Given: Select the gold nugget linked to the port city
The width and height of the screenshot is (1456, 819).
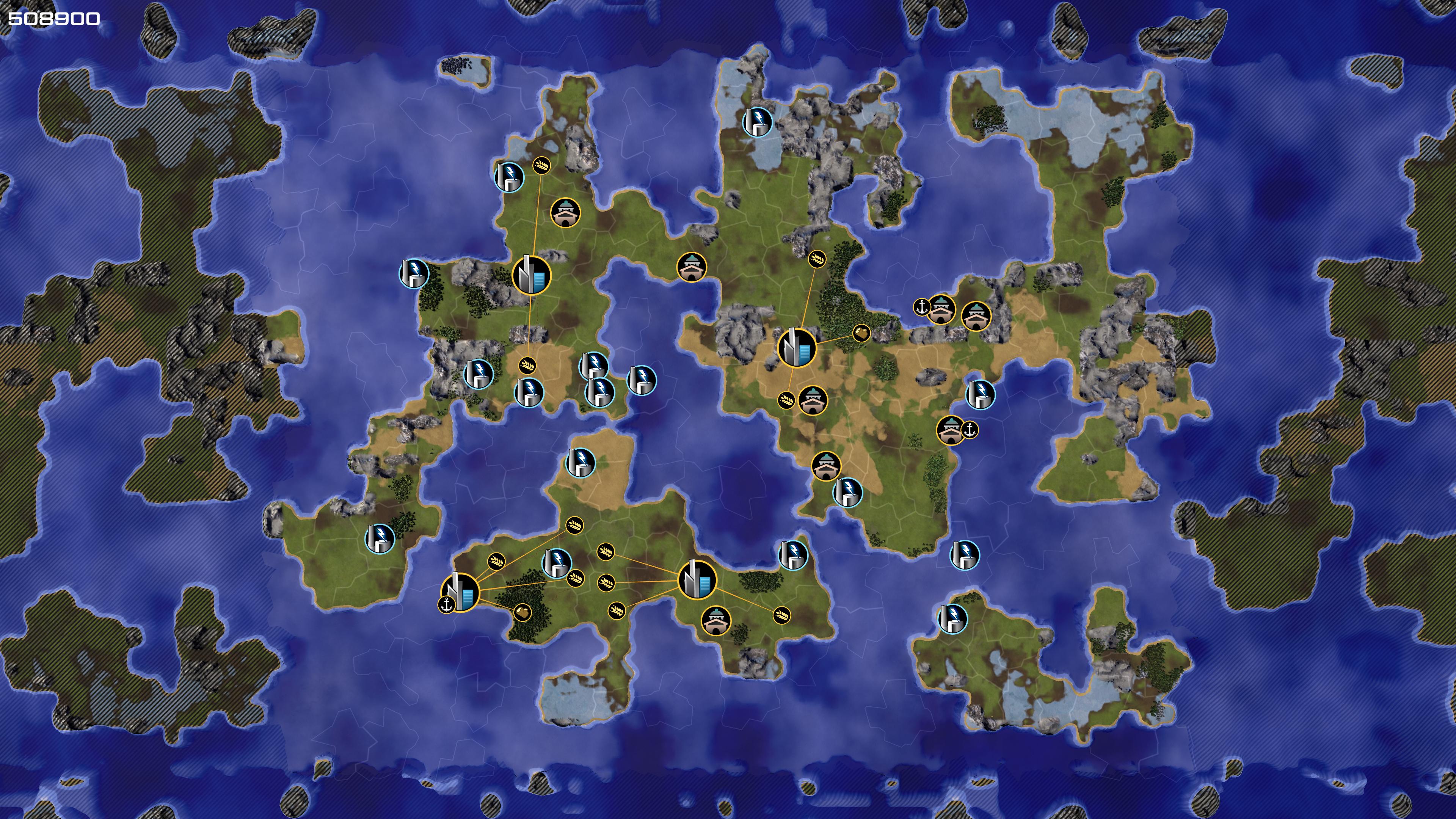Looking at the screenshot, I should (522, 612).
